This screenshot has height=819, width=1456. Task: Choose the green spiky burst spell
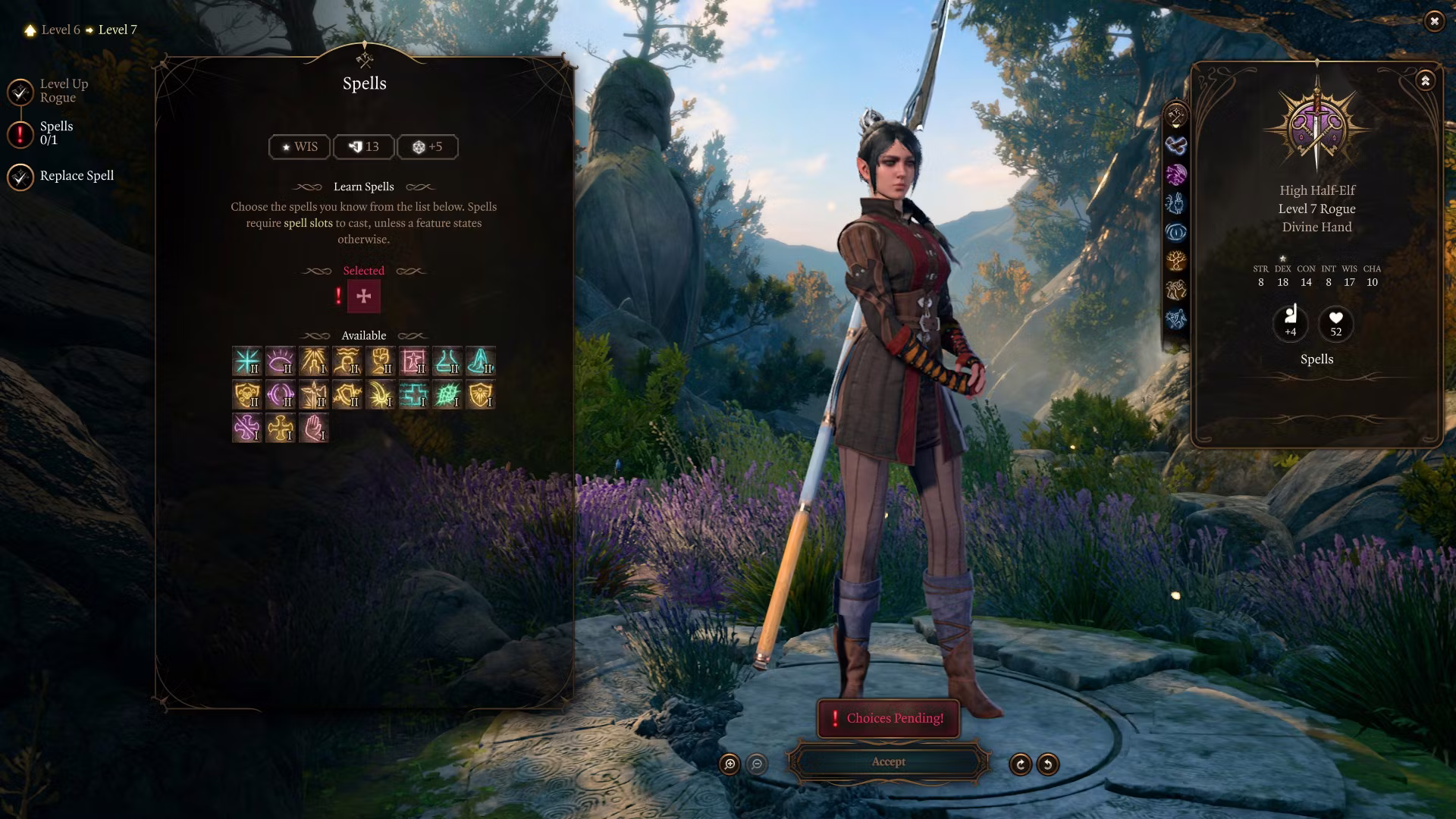(x=447, y=395)
